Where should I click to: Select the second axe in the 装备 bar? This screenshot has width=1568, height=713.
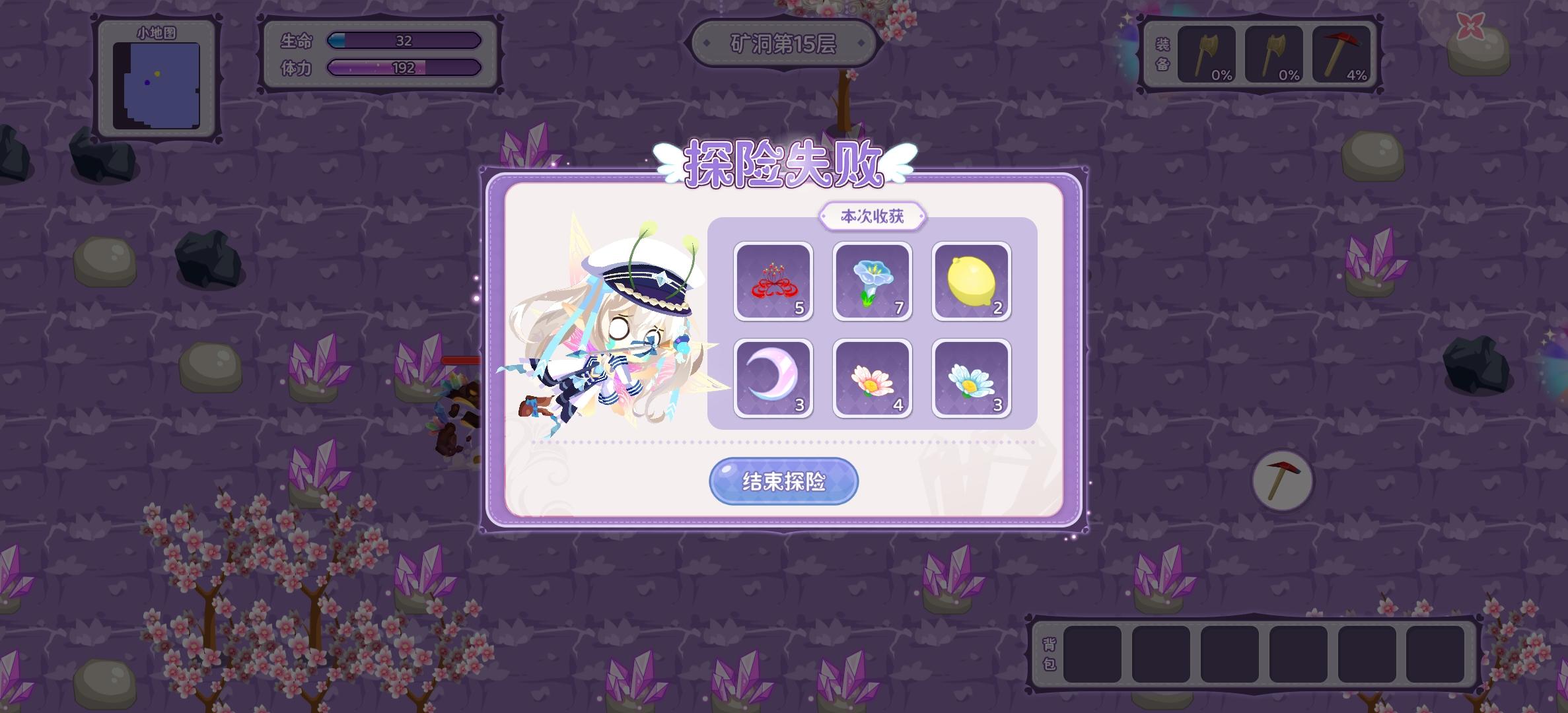[x=1273, y=53]
